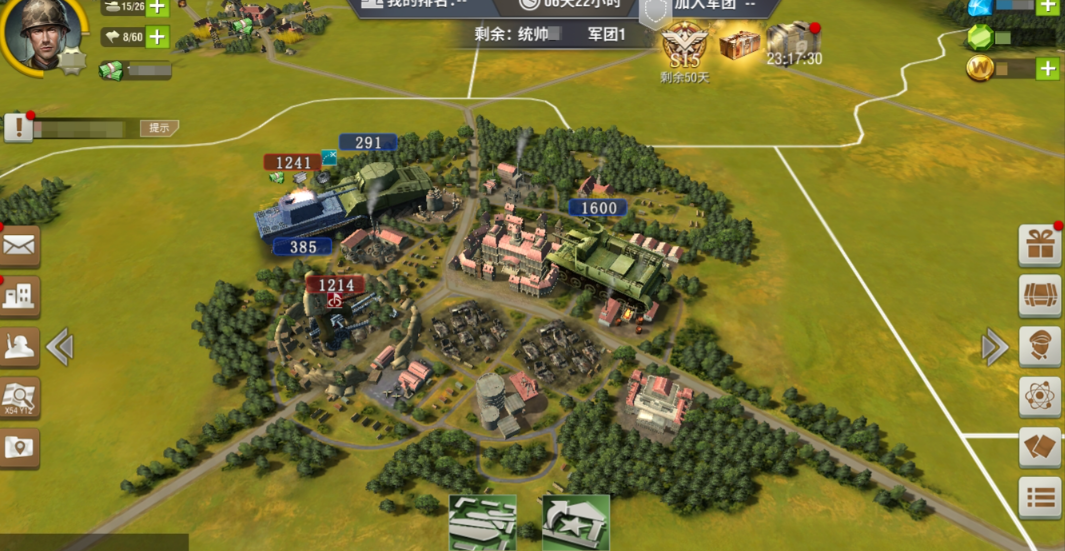Viewport: 1065px width, 551px height.
Task: Open the list menu button
Action: pyautogui.click(x=1040, y=497)
